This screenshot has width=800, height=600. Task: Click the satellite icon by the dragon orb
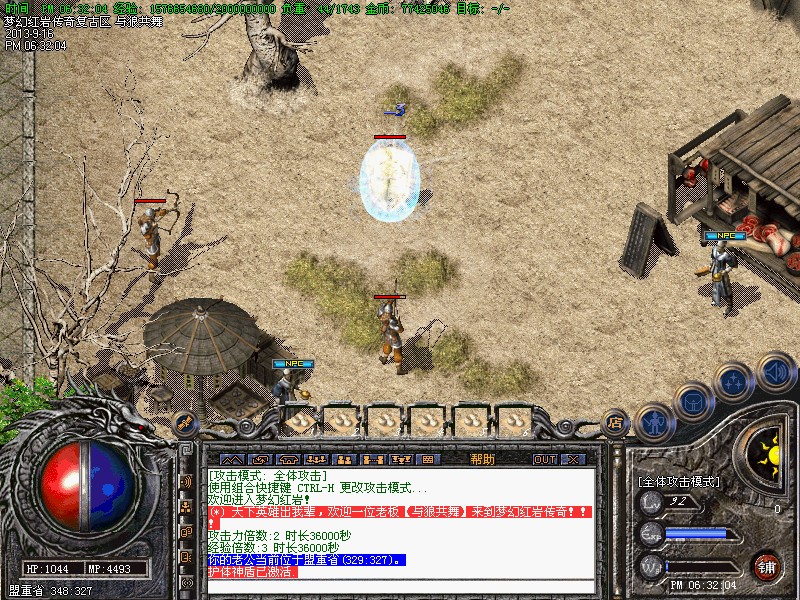tap(184, 422)
